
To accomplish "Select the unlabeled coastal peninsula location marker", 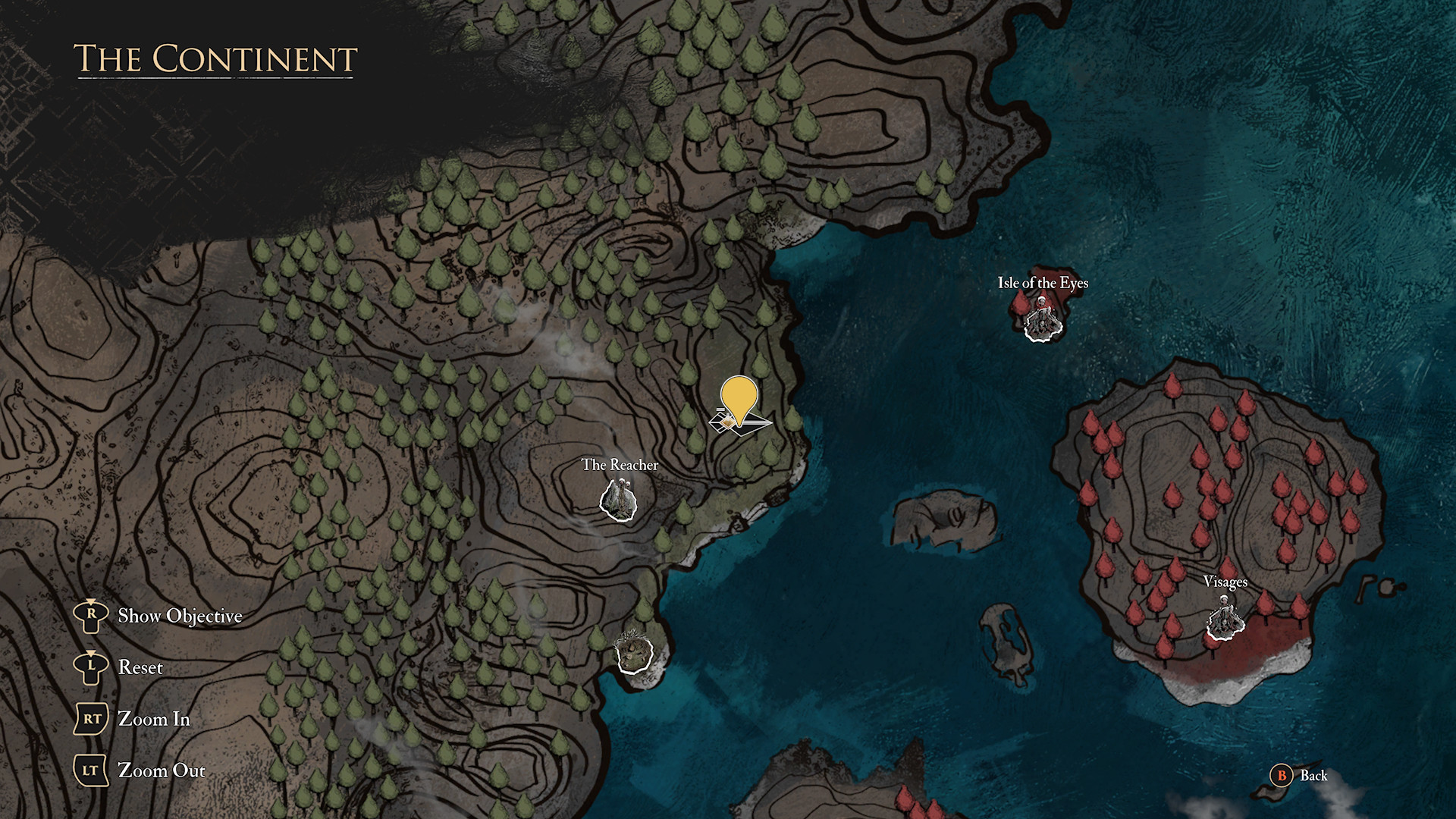I will (634, 653).
